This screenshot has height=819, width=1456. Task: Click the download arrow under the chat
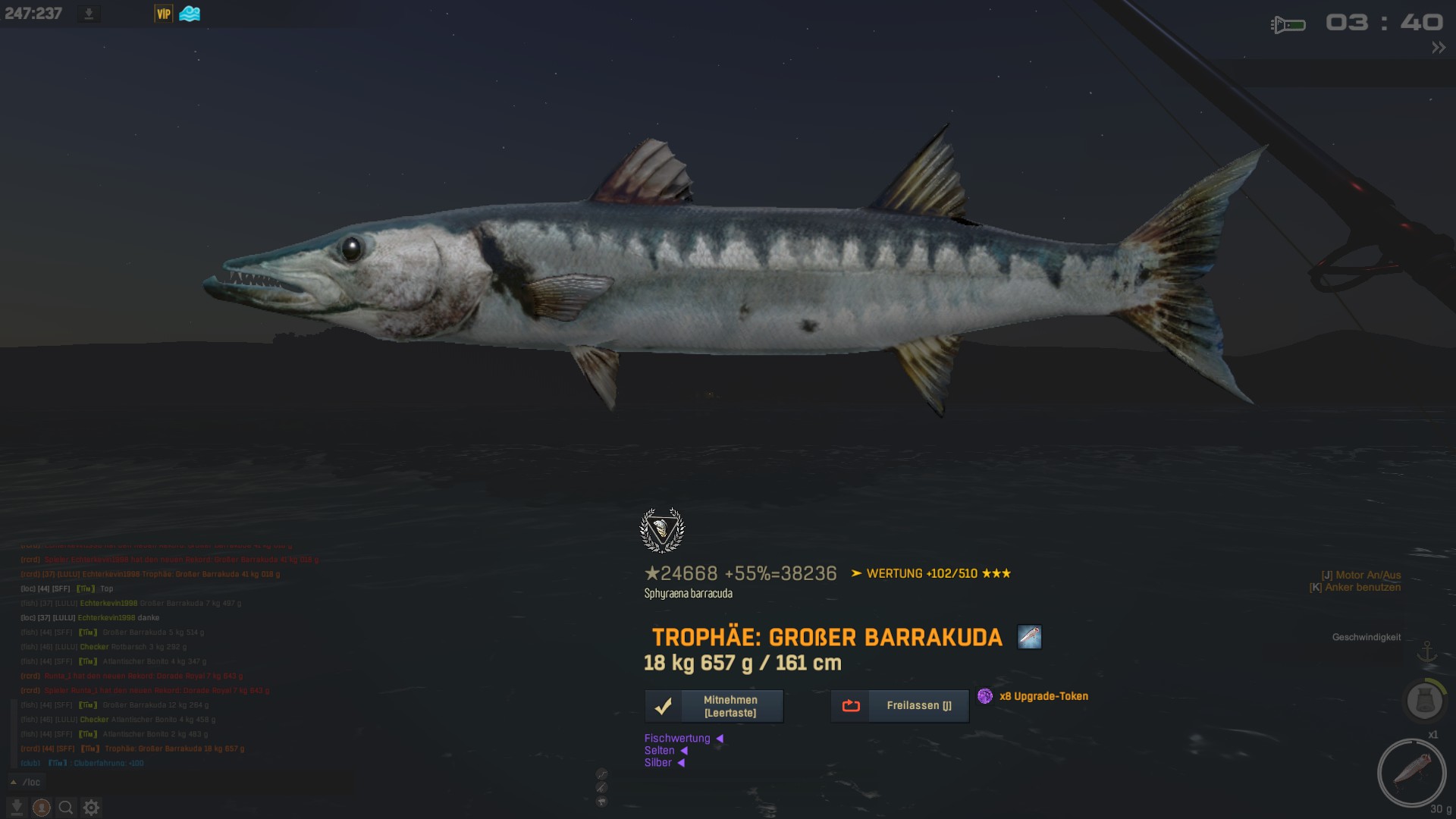click(16, 808)
